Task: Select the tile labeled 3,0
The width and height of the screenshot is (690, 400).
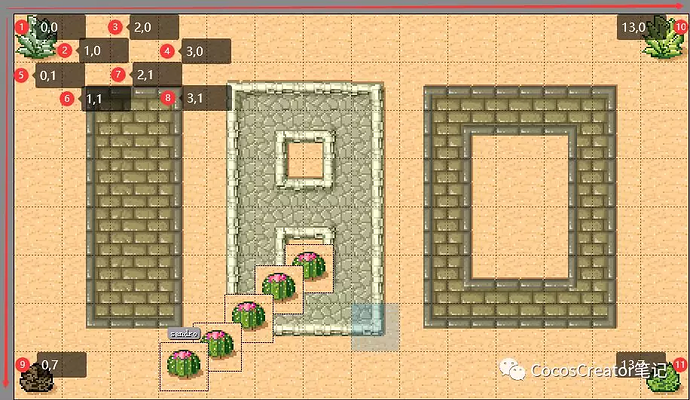Action: [x=195, y=51]
